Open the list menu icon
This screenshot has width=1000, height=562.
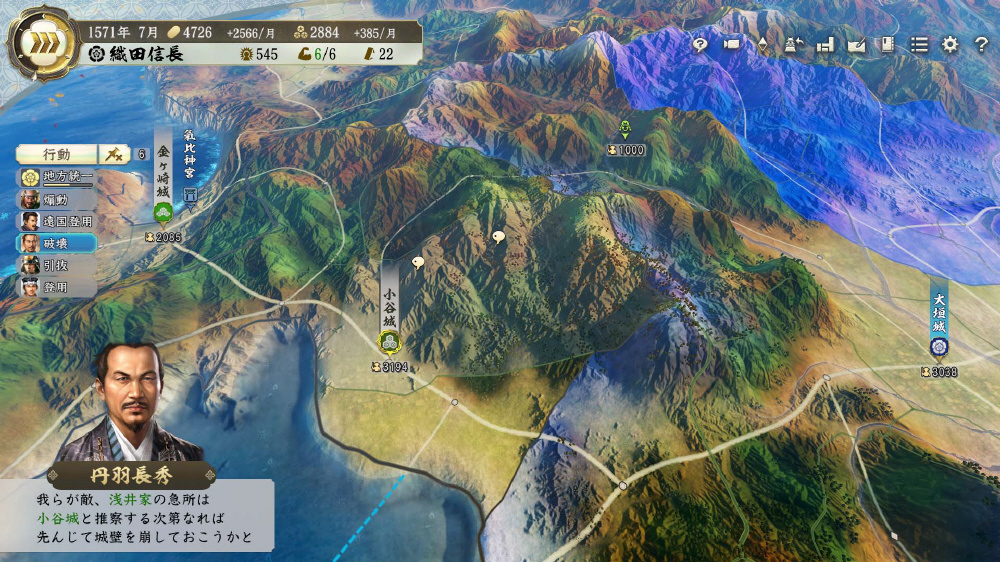tap(918, 45)
